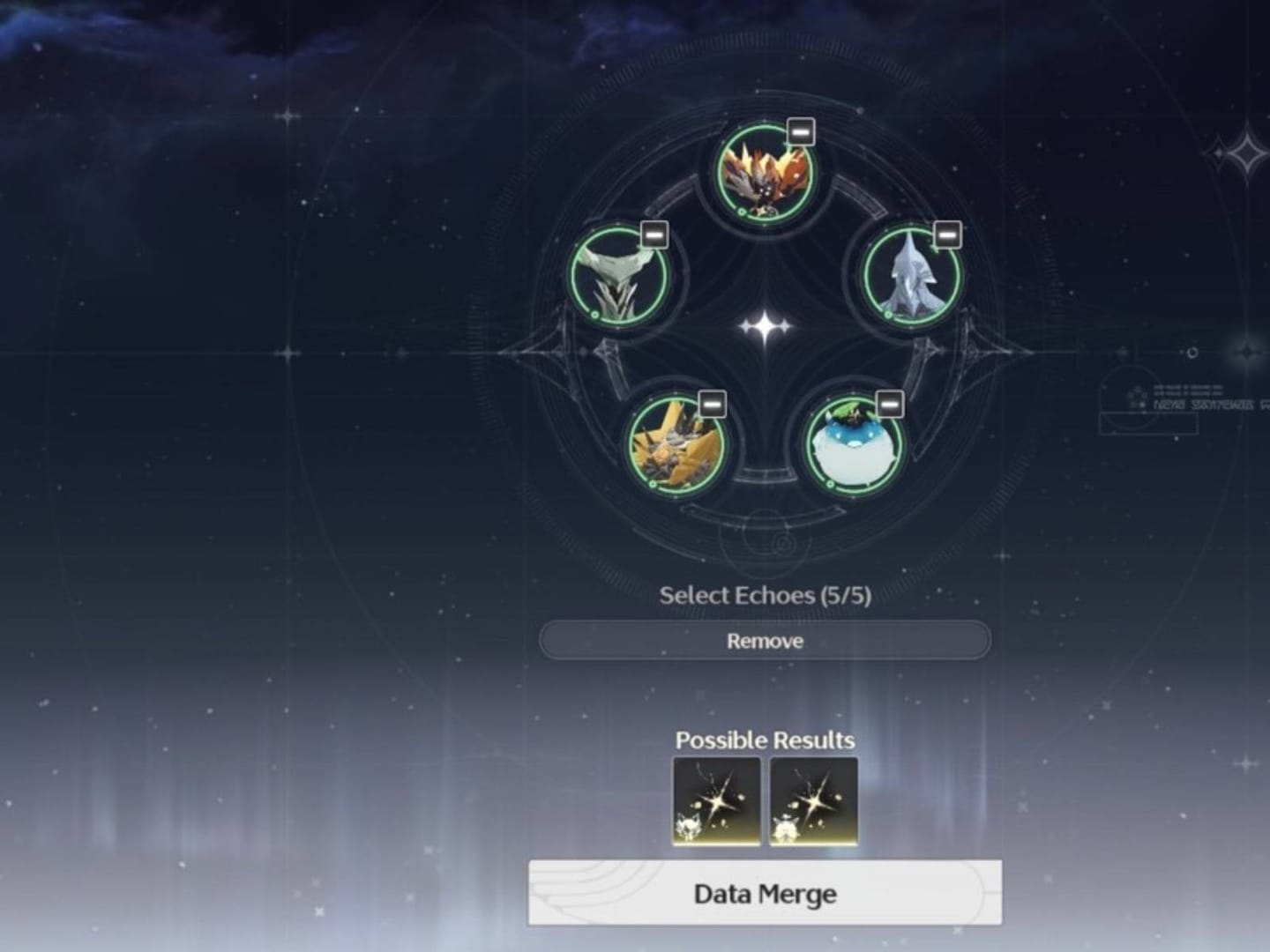
Task: View the second possible result thumbnail
Action: click(x=813, y=801)
